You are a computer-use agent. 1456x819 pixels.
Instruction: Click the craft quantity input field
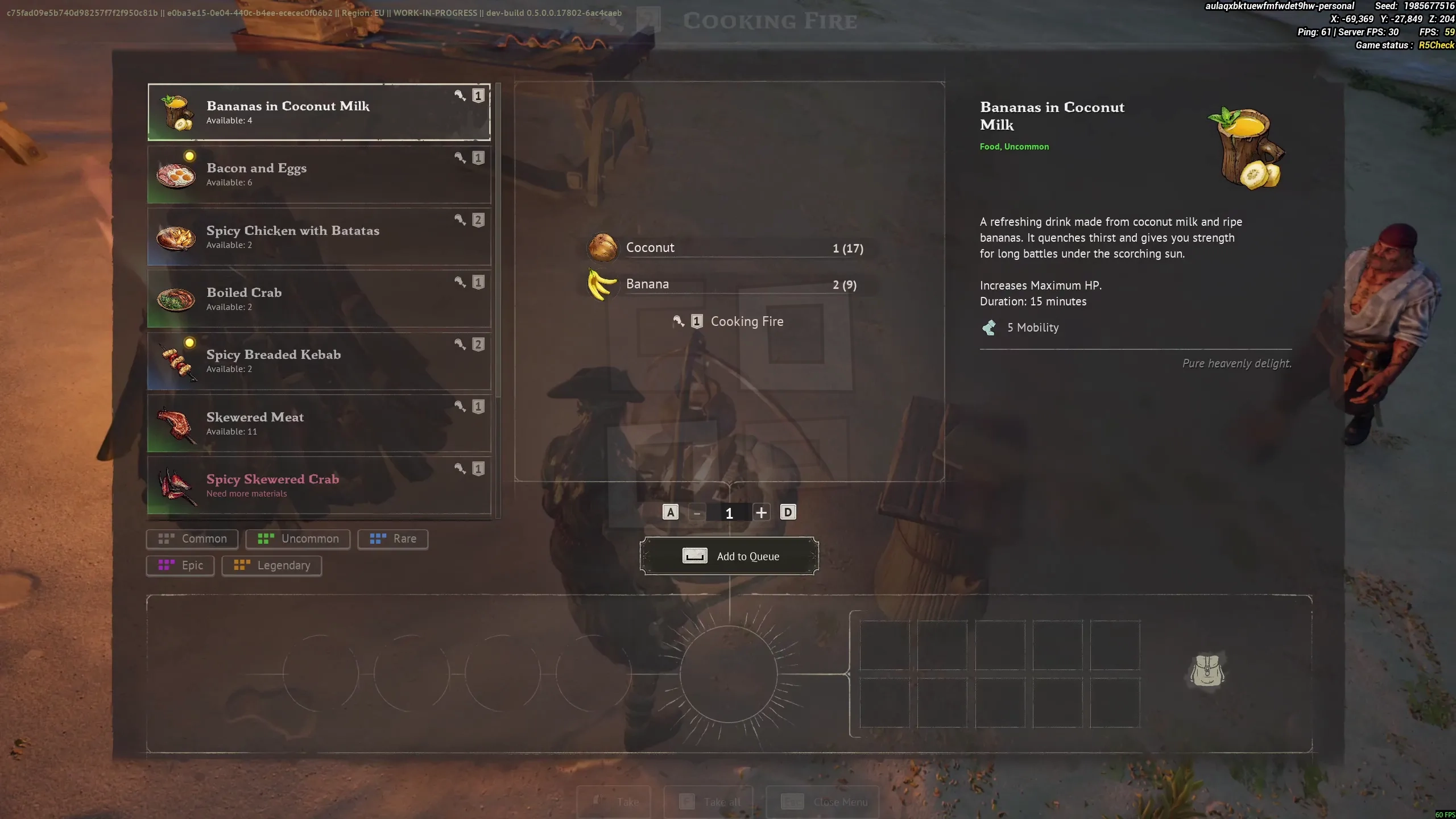click(x=730, y=512)
